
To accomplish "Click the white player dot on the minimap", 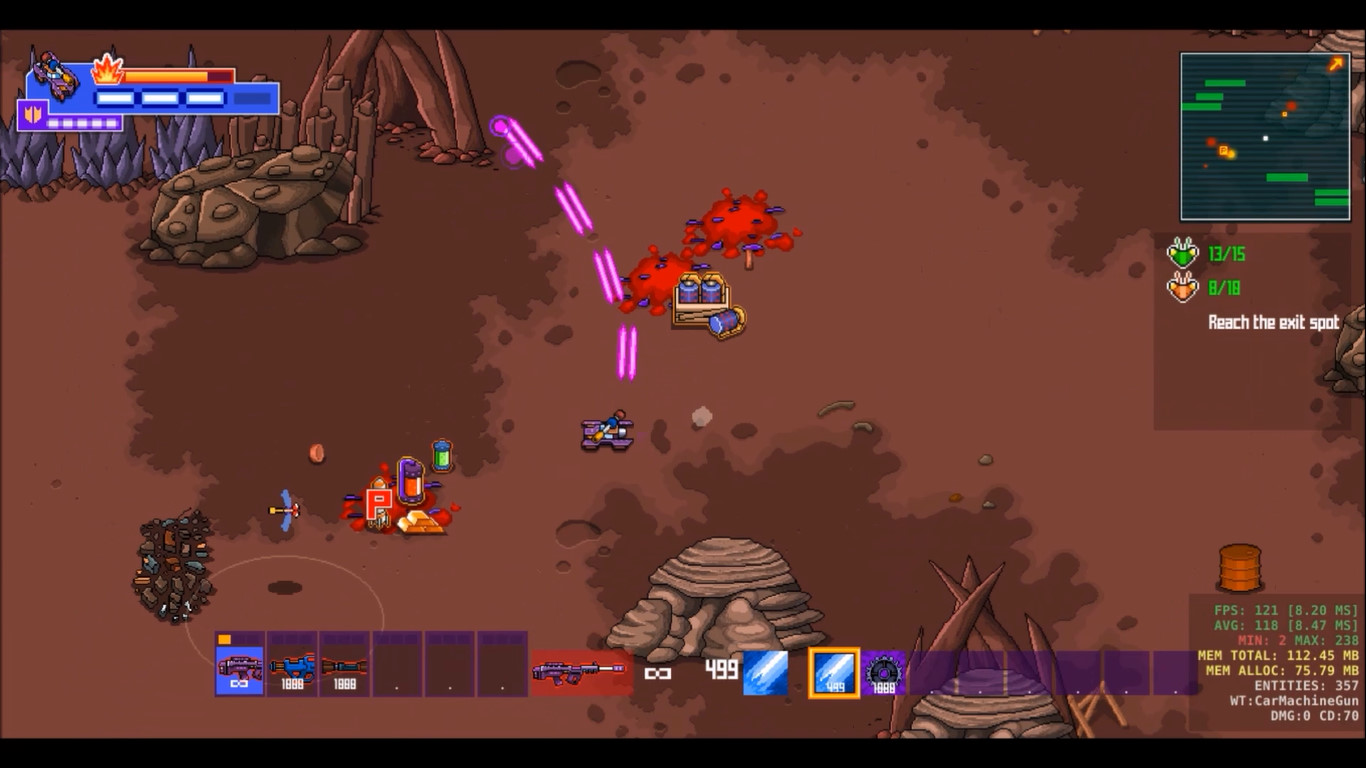I will pyautogui.click(x=1265, y=136).
